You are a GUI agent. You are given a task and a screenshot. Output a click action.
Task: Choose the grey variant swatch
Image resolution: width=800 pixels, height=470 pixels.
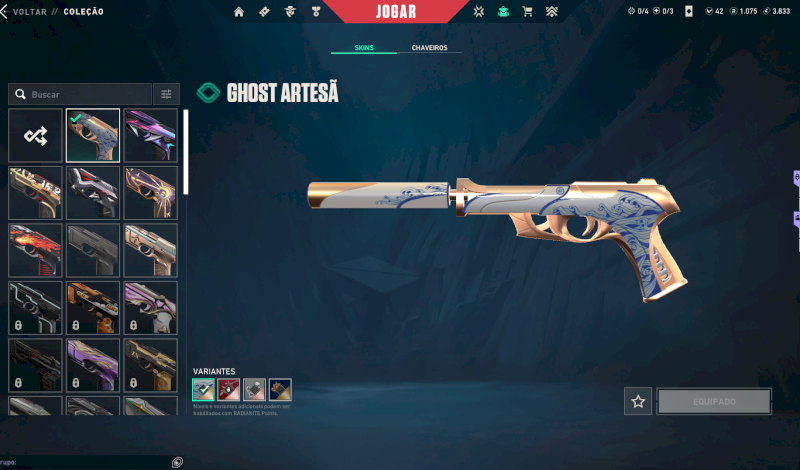click(x=254, y=390)
